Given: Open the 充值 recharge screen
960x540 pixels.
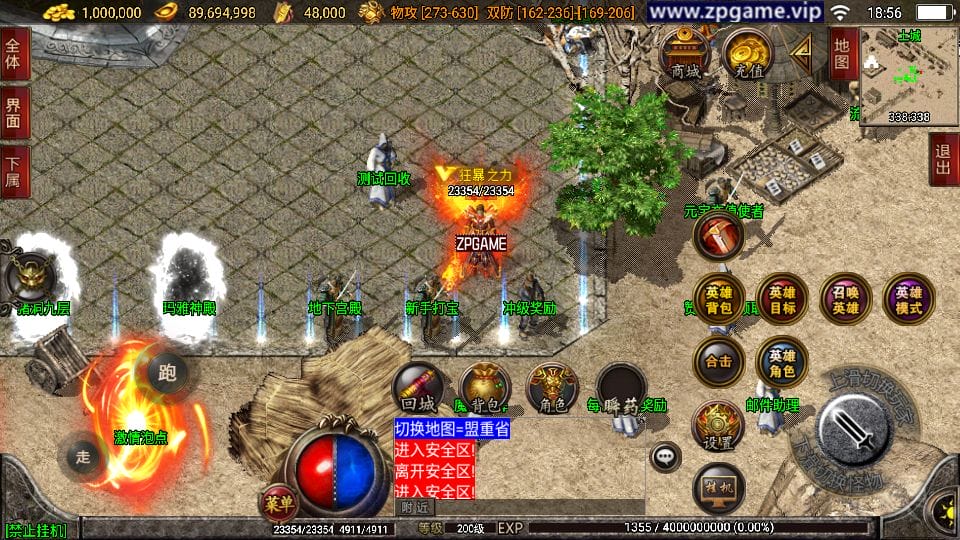Looking at the screenshot, I should pos(746,55).
